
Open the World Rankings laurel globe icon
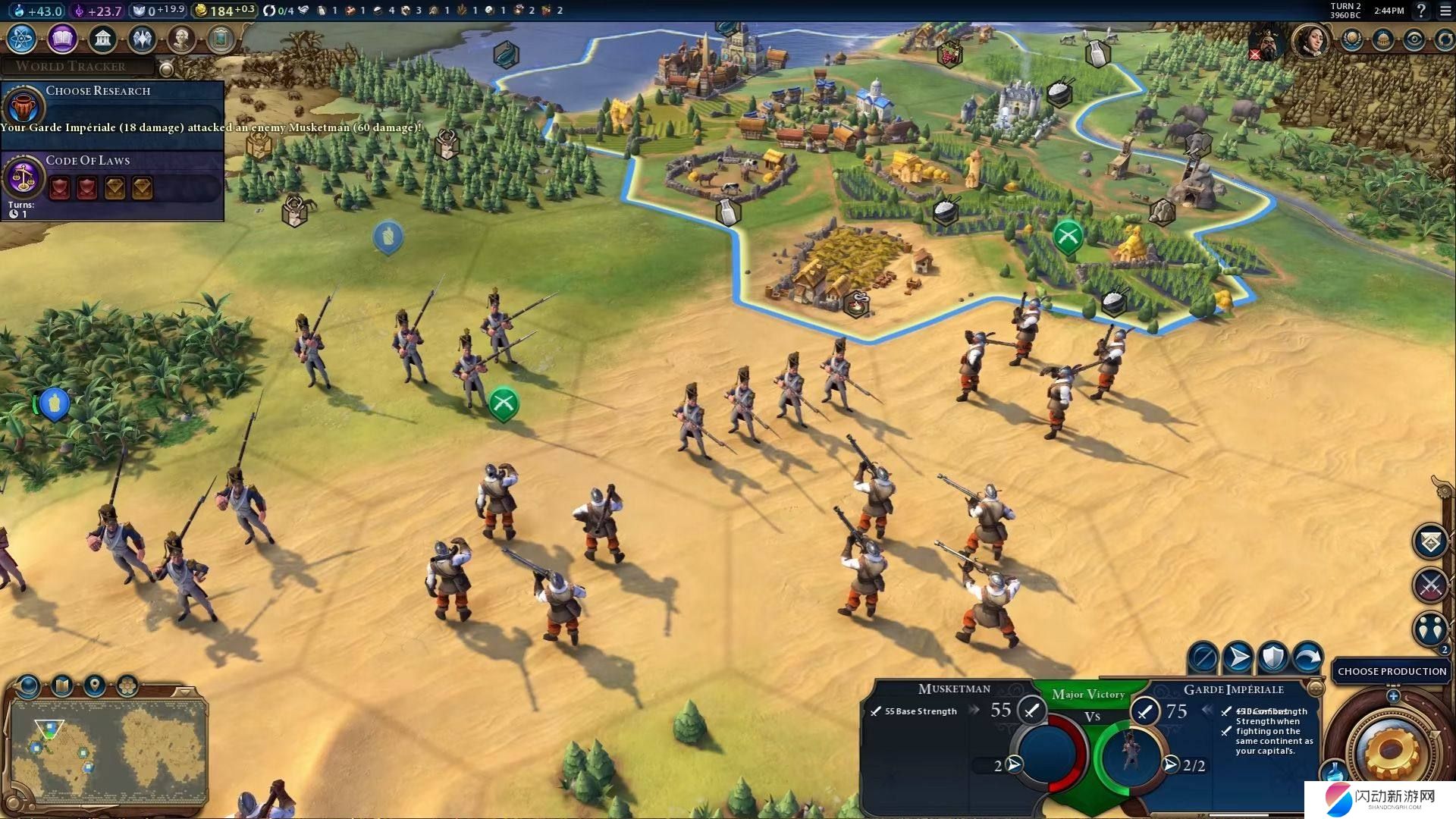coord(1351,39)
